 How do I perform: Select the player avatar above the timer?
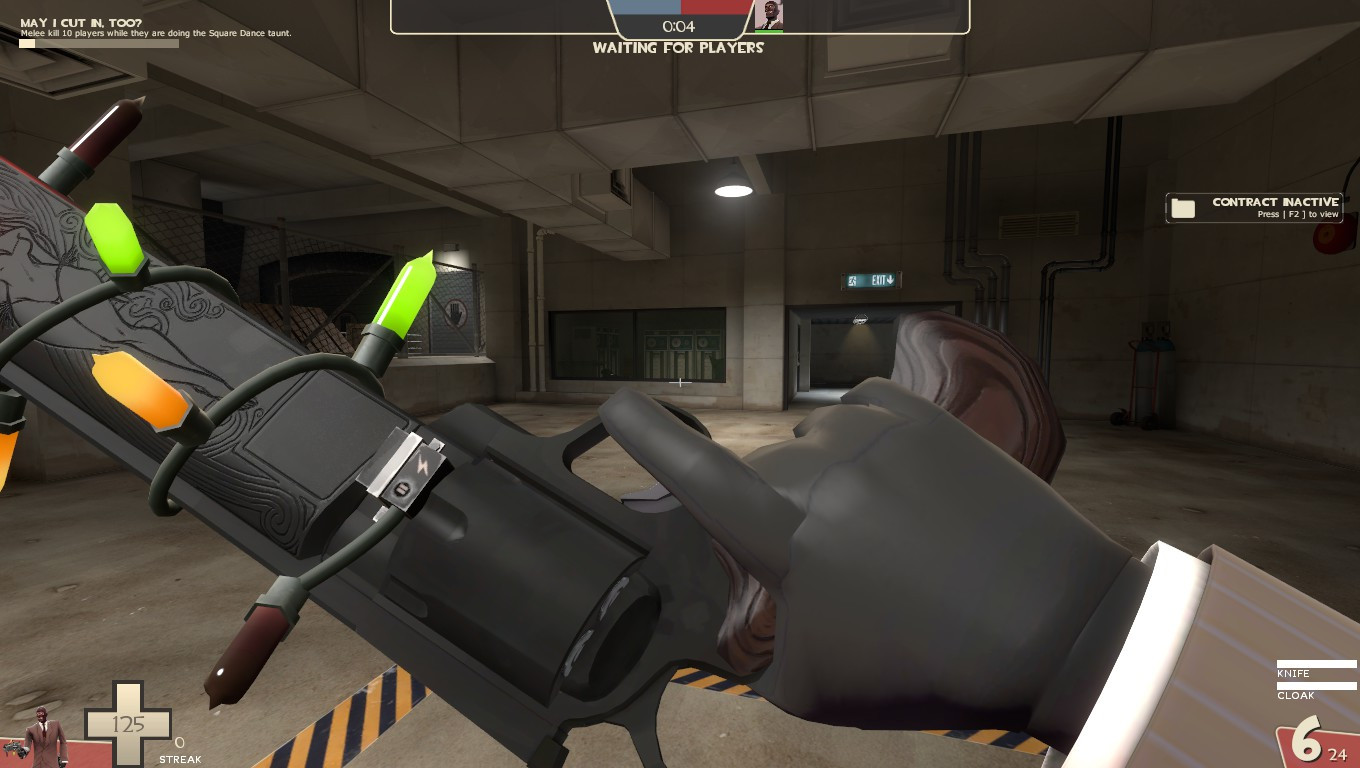point(770,15)
